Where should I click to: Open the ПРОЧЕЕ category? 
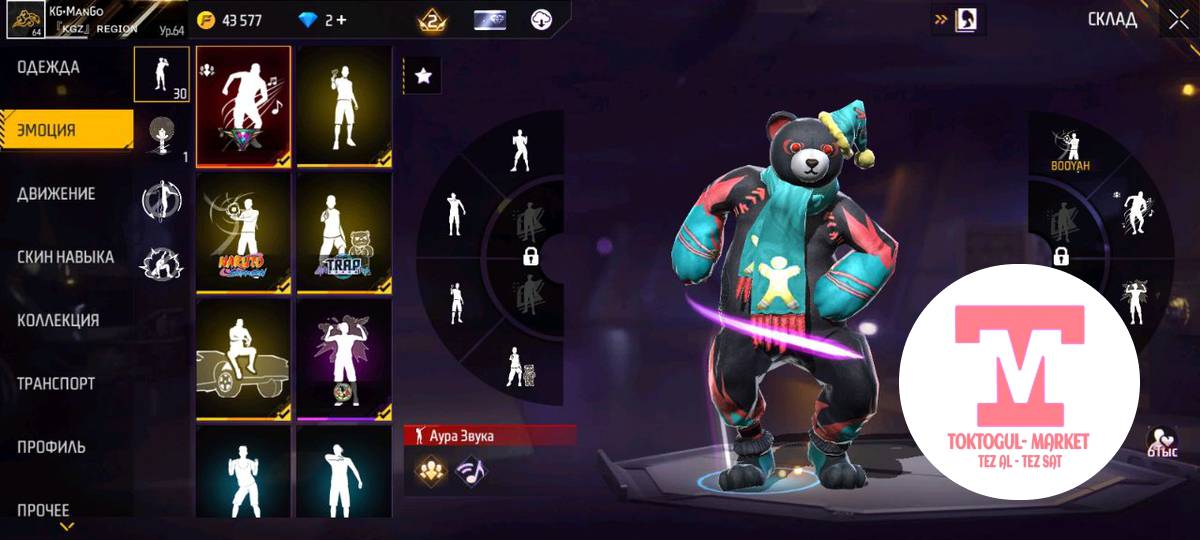pyautogui.click(x=43, y=509)
